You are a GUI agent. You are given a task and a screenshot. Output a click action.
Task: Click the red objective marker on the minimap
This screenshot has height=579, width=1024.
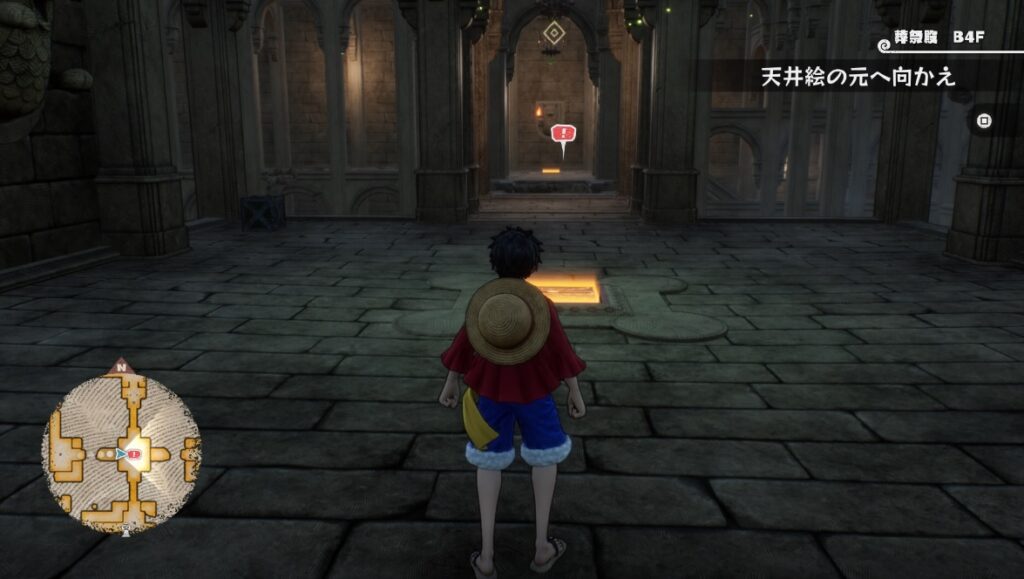(134, 454)
